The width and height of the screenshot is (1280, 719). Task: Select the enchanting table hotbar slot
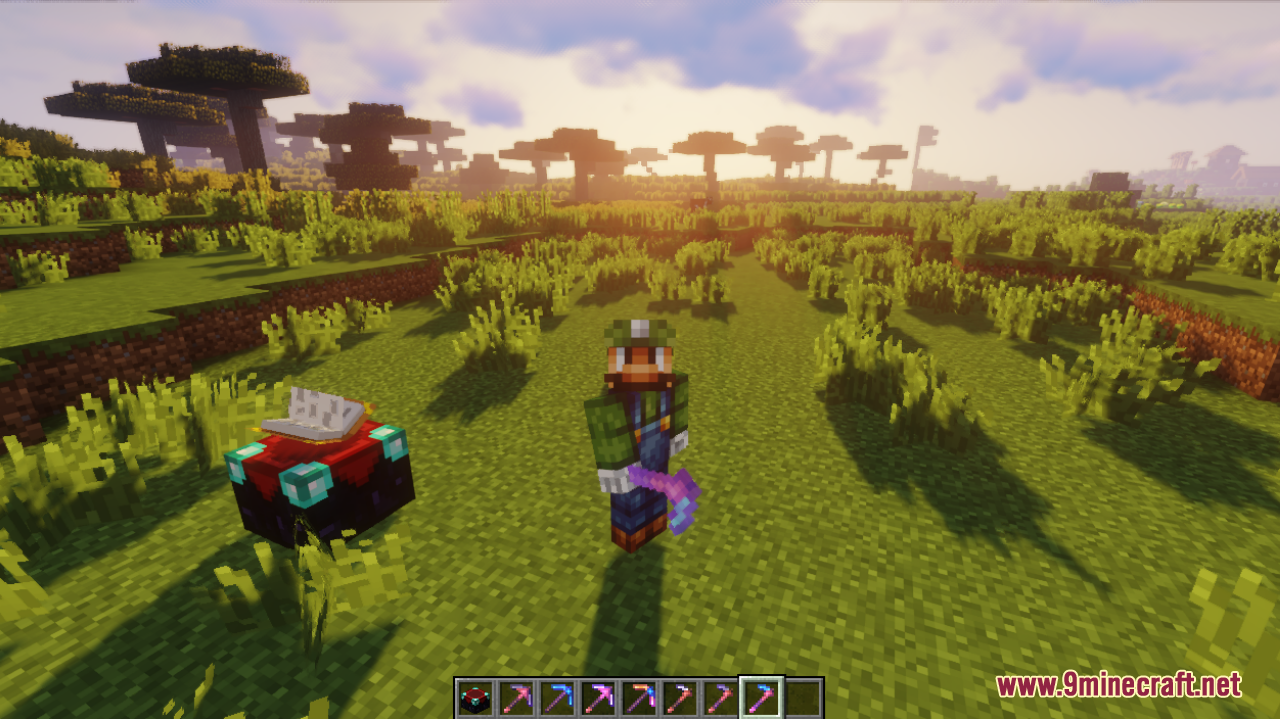point(474,698)
